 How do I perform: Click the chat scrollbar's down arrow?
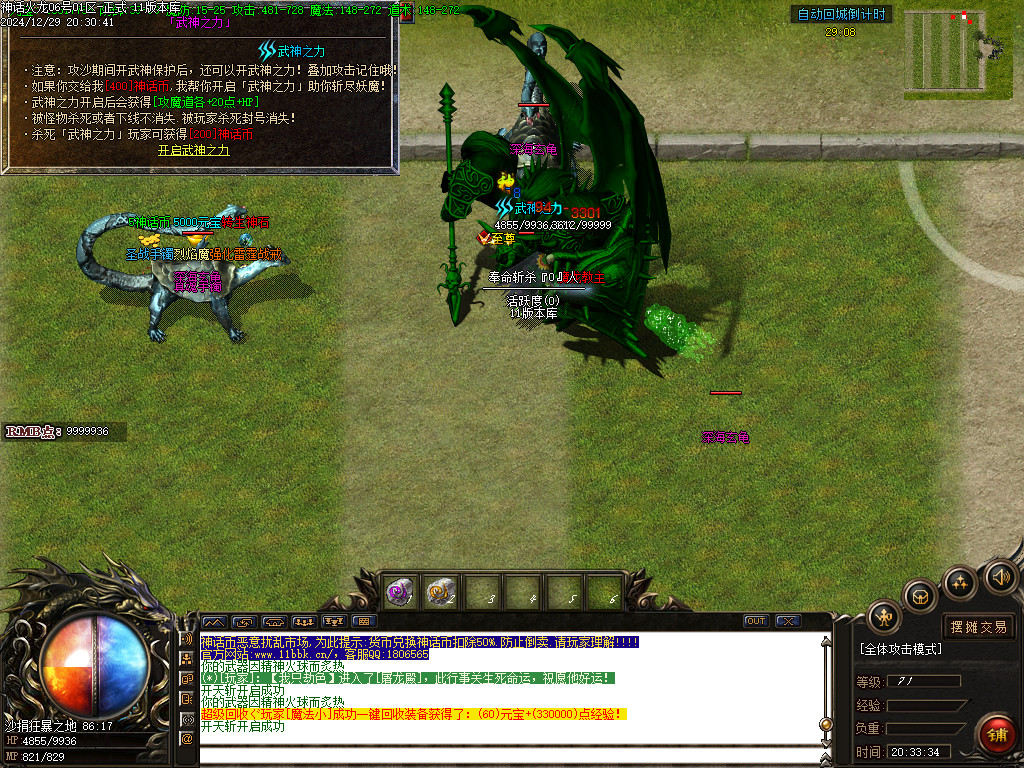click(x=825, y=739)
